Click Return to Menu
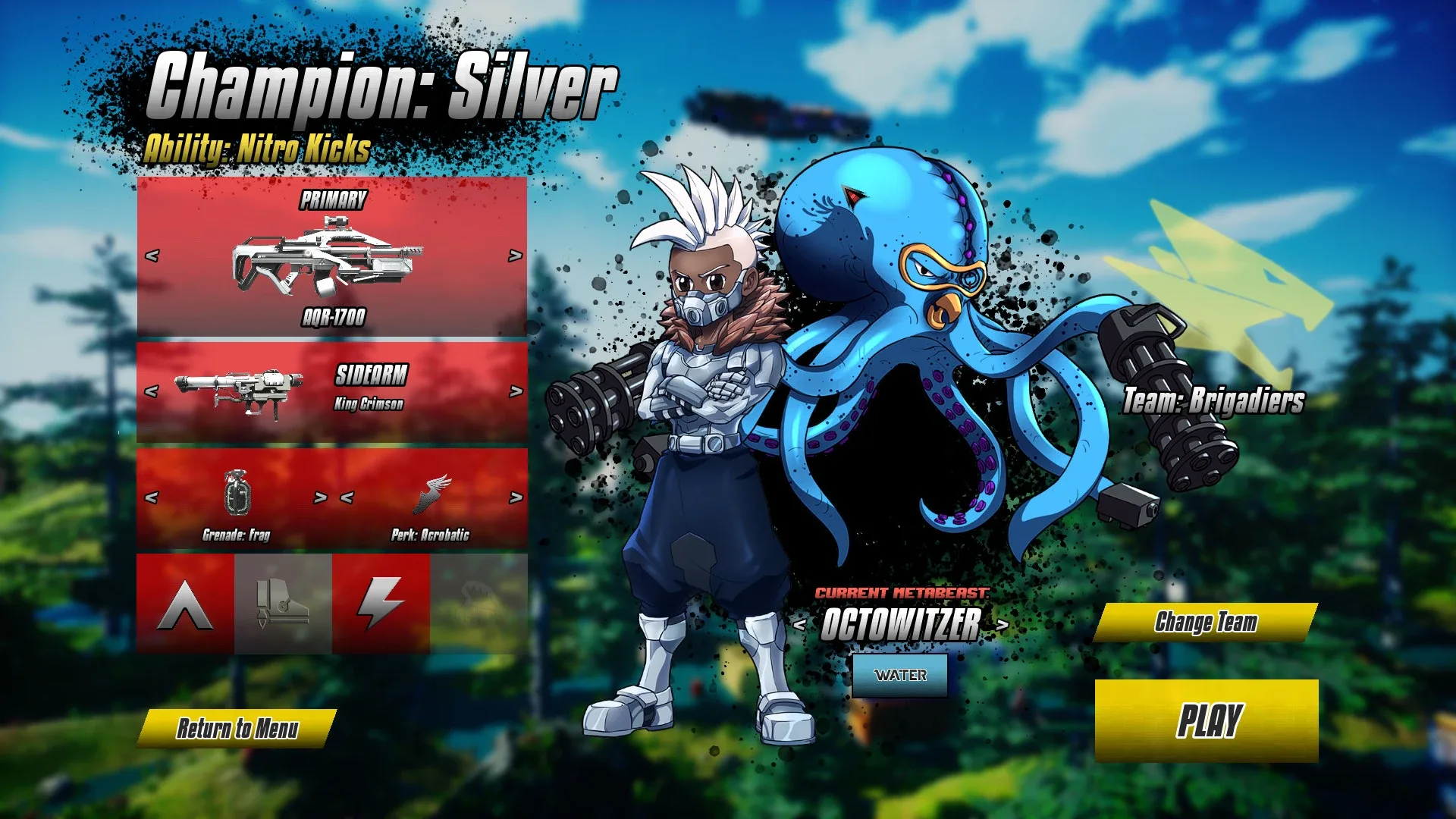 coord(239,726)
